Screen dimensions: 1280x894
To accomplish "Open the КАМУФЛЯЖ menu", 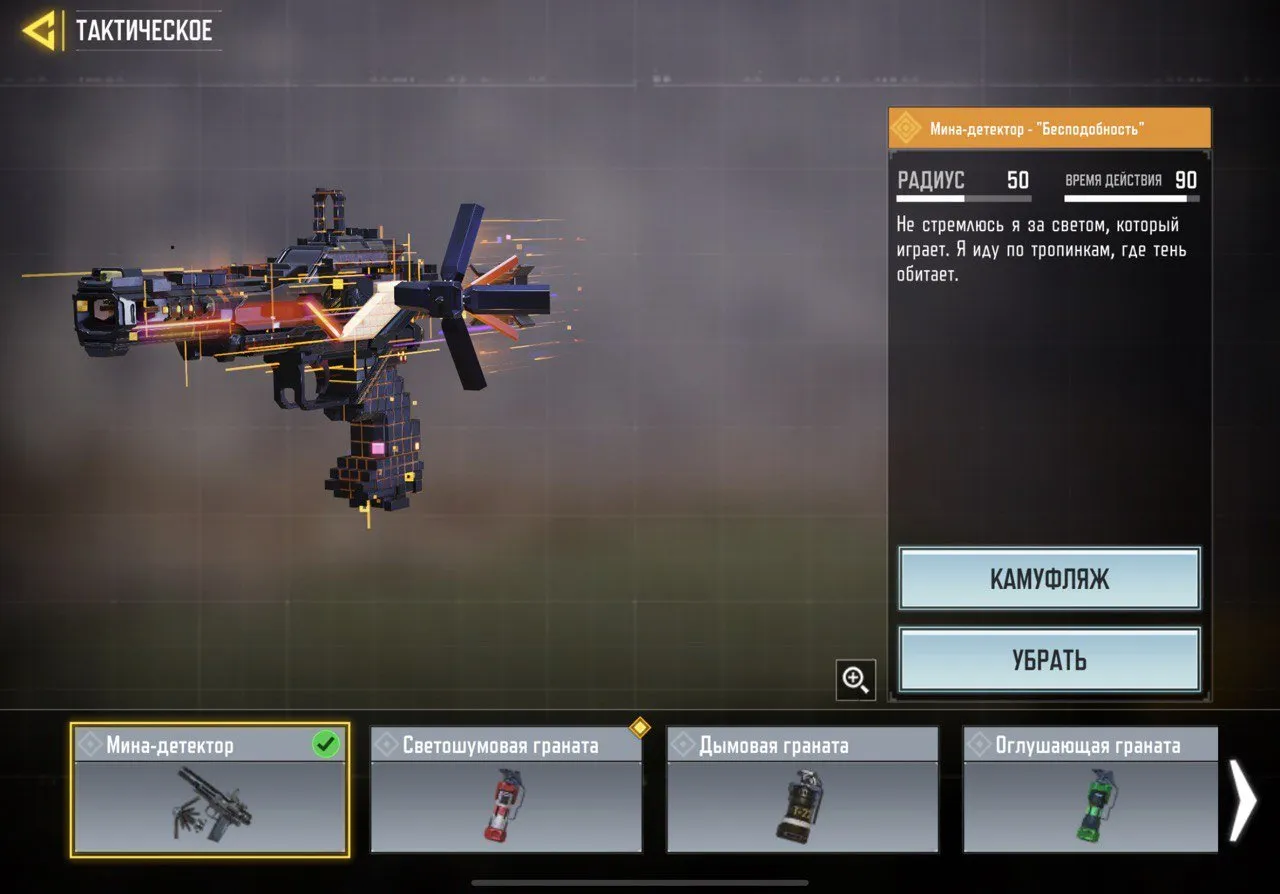I will pyautogui.click(x=1048, y=579).
